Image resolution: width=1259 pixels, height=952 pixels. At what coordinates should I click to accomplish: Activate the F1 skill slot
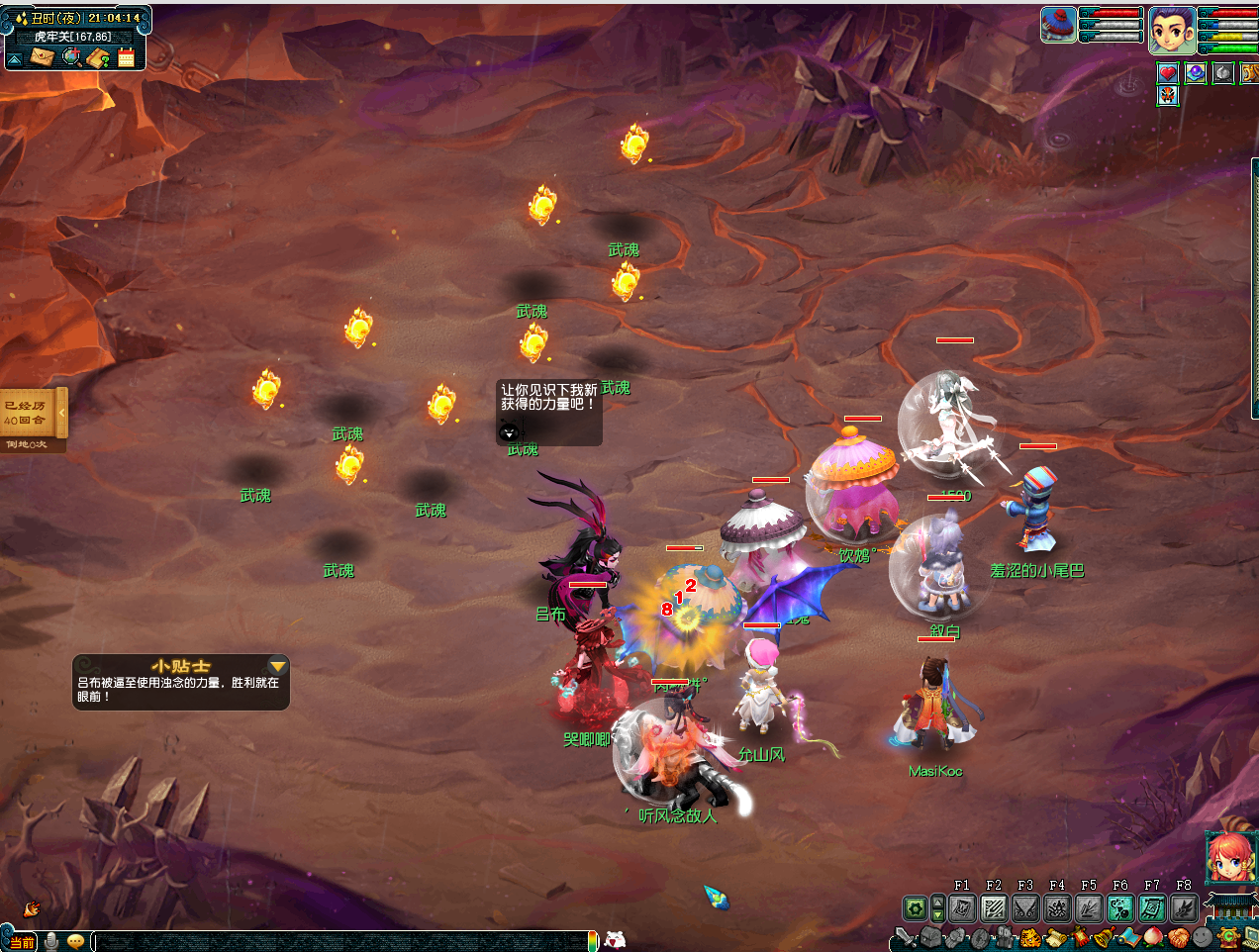point(962,907)
